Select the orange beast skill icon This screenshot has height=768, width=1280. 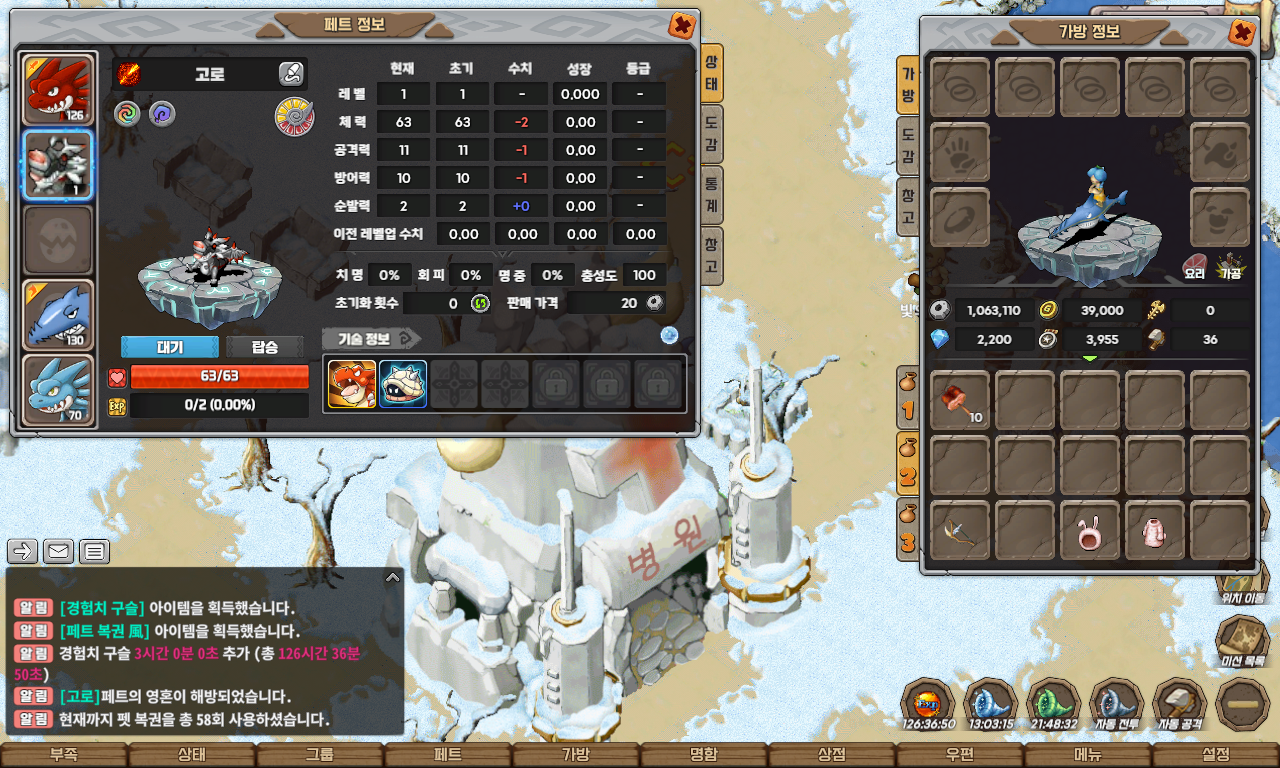click(352, 384)
